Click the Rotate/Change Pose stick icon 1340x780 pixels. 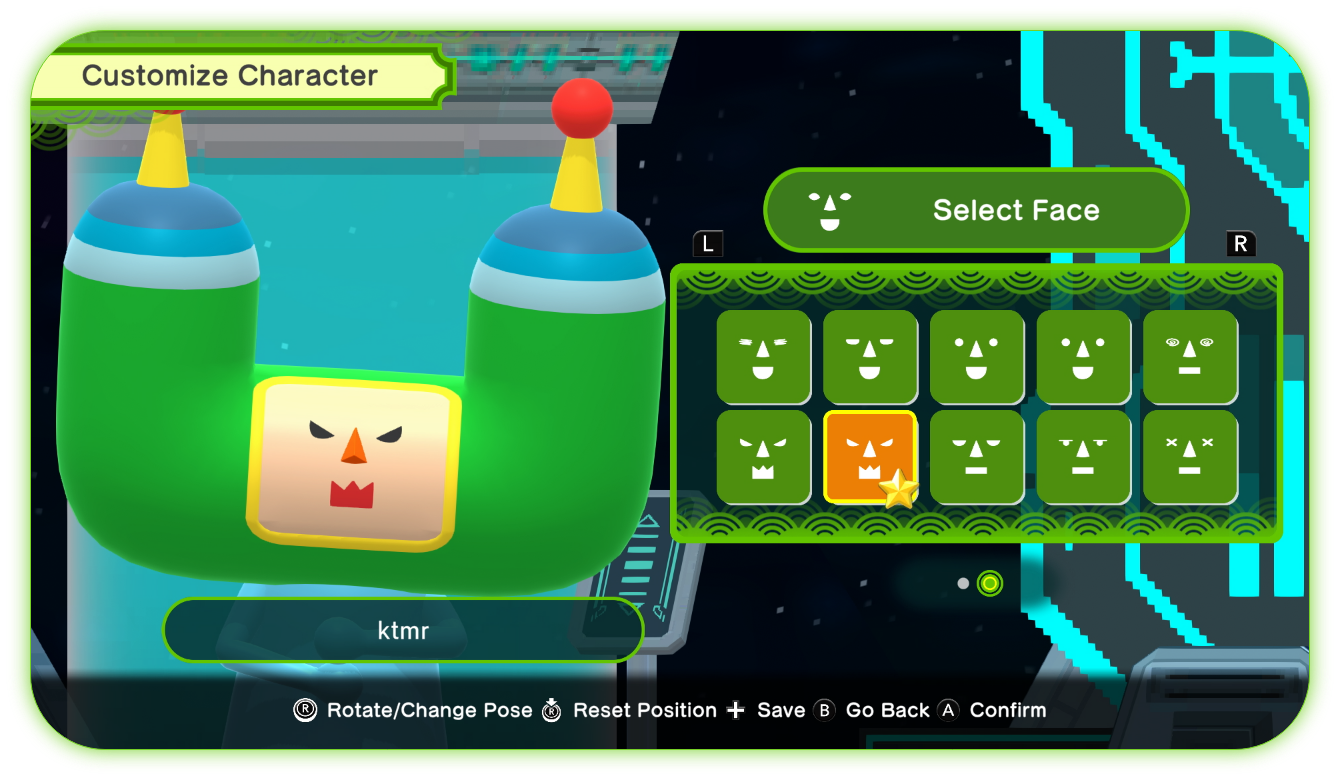tap(305, 710)
